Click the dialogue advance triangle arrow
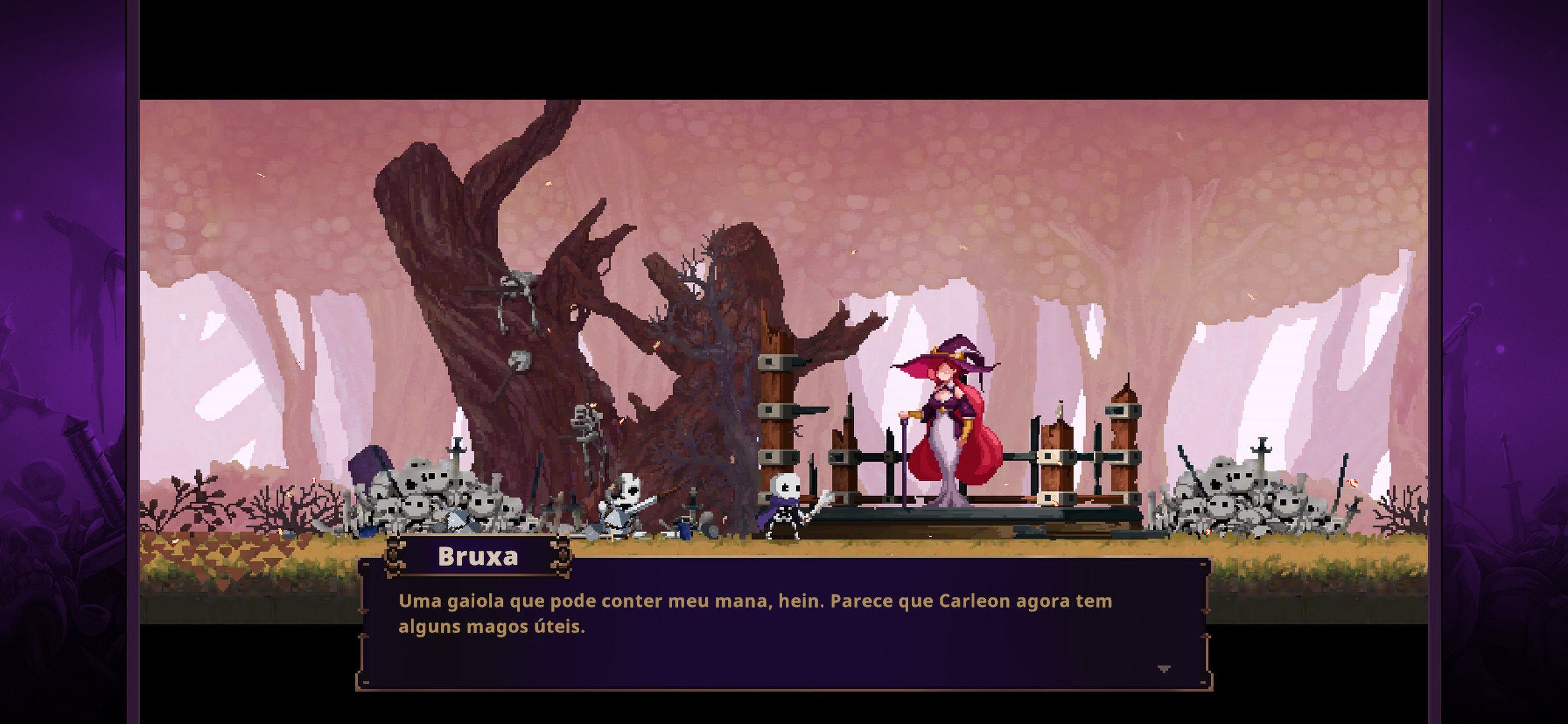 point(1165,667)
